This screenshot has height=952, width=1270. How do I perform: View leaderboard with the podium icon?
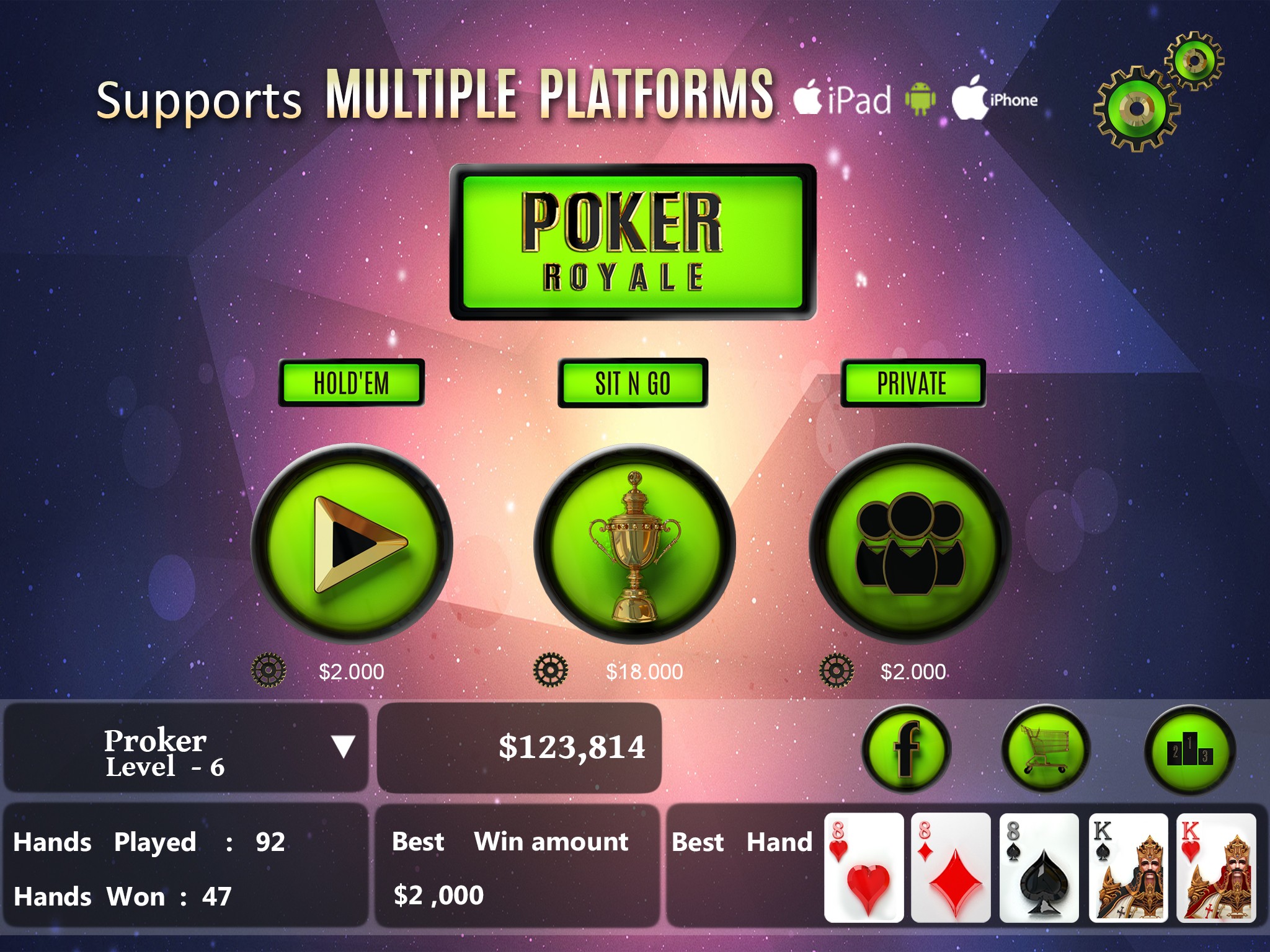(1189, 749)
